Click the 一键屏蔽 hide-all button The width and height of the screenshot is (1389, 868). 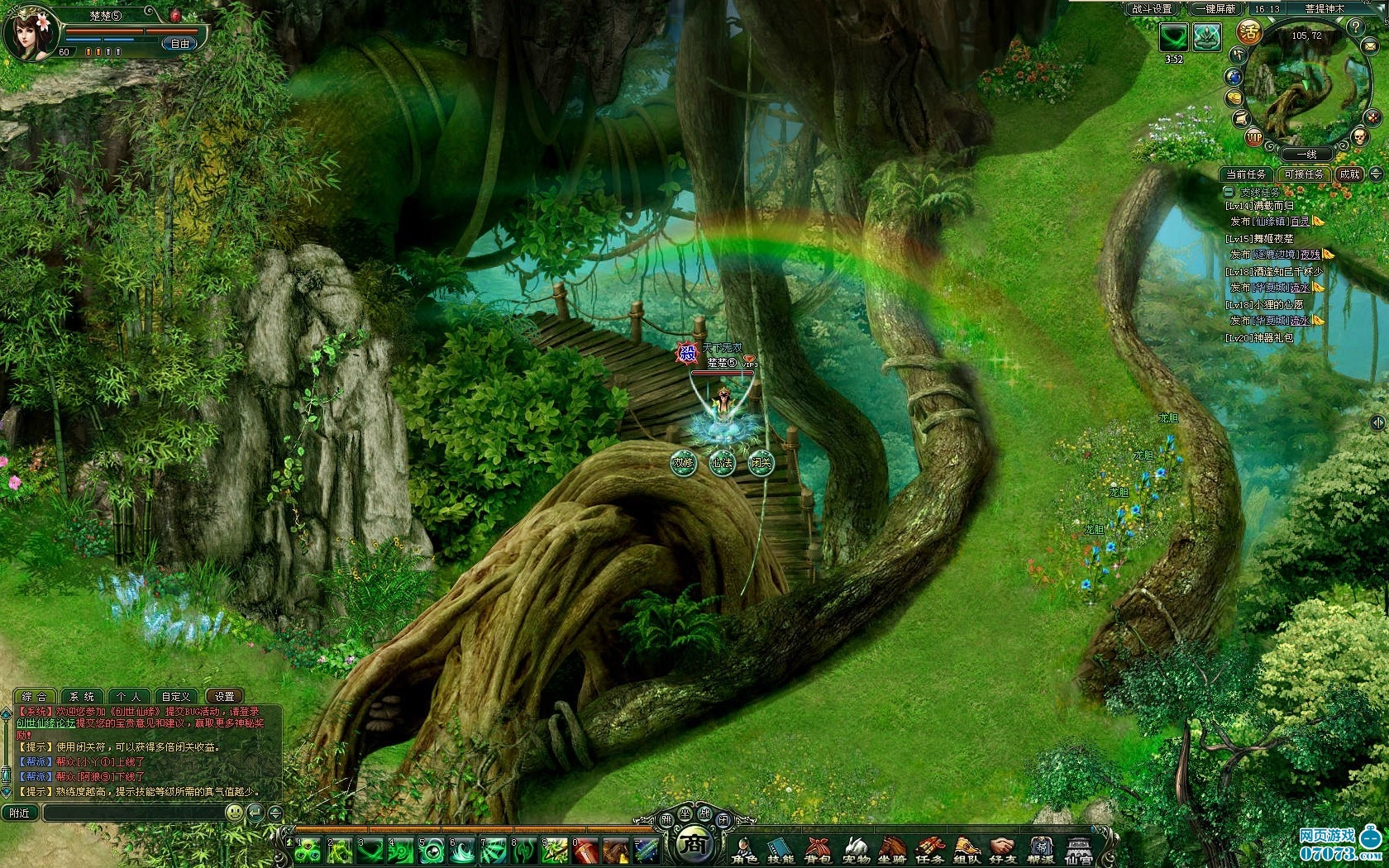(1215, 9)
